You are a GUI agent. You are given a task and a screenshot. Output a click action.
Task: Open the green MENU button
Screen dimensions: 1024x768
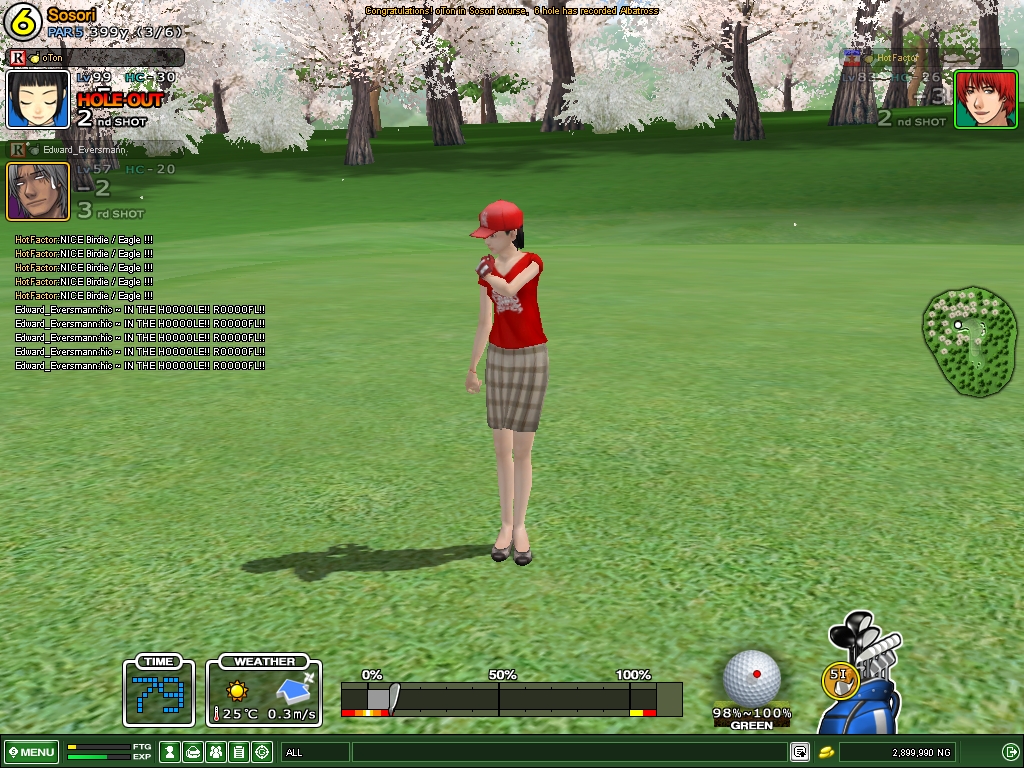click(32, 752)
